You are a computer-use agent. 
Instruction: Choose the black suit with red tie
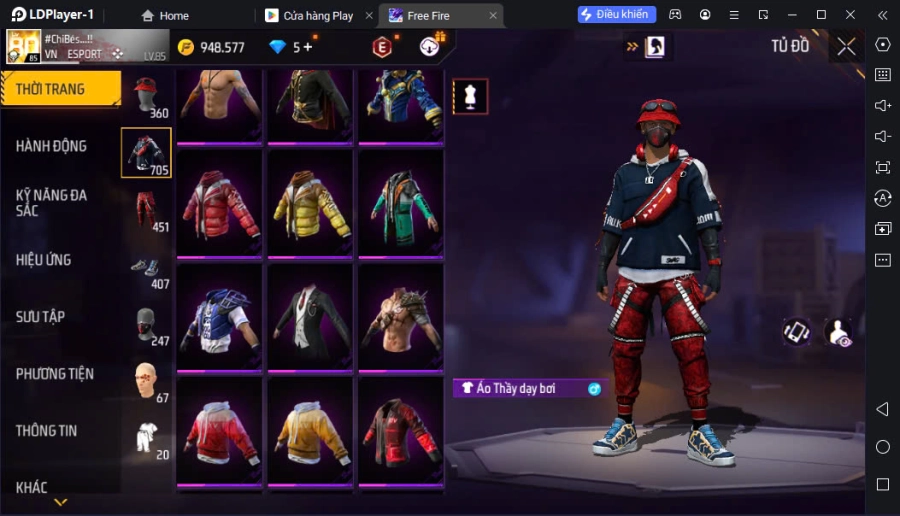[310, 316]
